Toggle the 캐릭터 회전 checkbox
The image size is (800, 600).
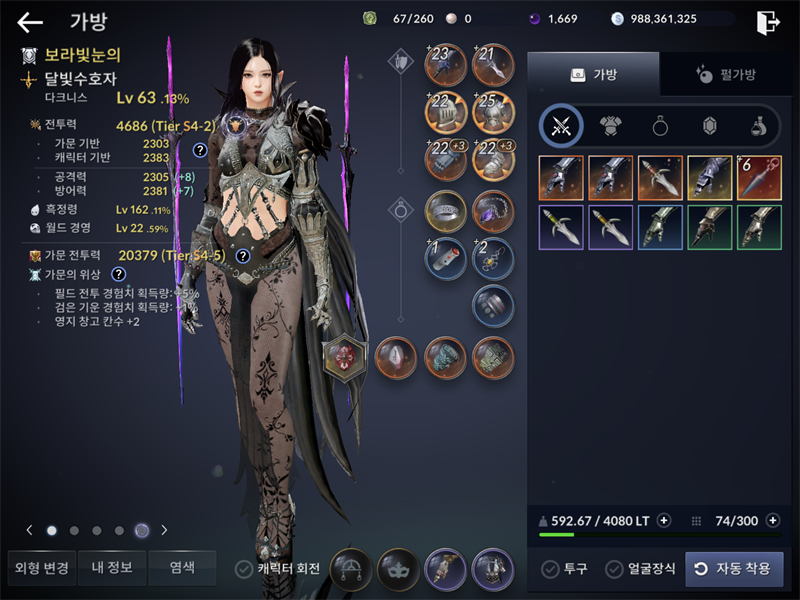point(244,569)
